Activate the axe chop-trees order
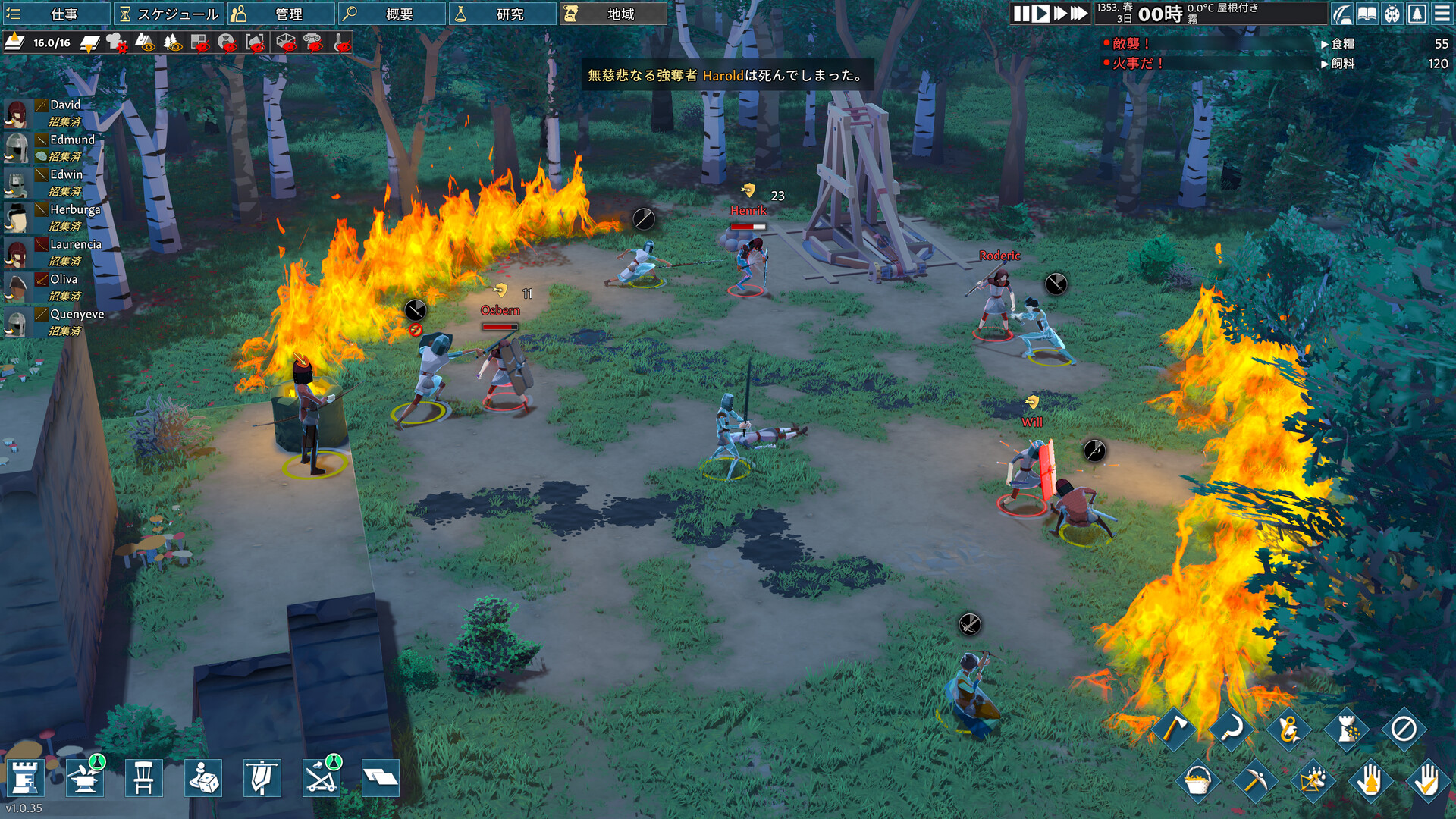Image resolution: width=1456 pixels, height=819 pixels. pos(1173,729)
